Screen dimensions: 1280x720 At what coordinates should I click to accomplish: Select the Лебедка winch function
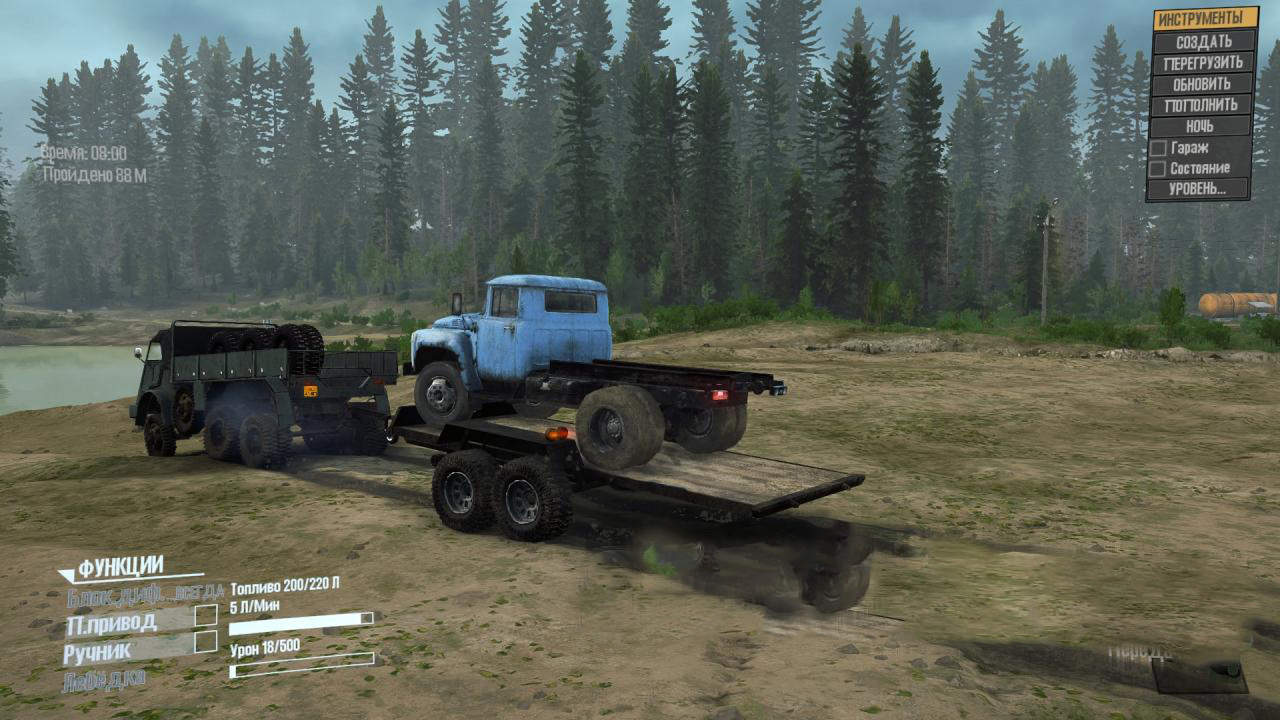104,680
